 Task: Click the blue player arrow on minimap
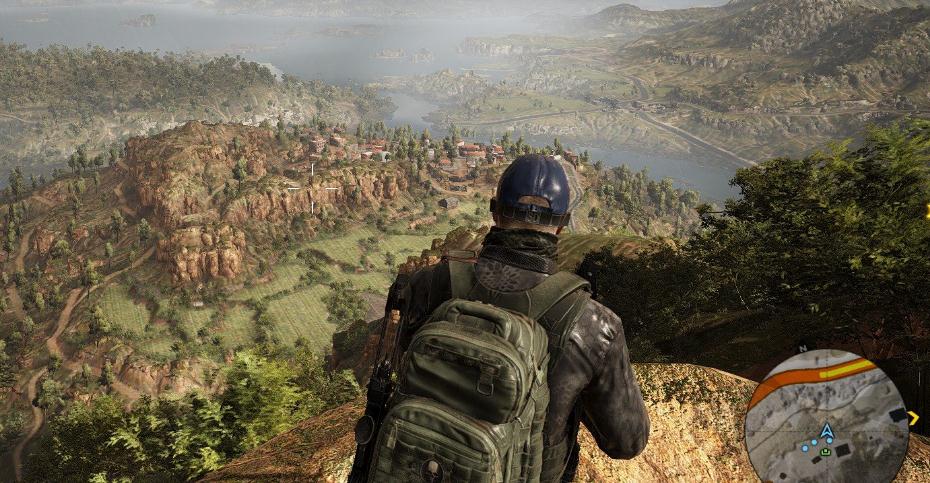pyautogui.click(x=826, y=431)
